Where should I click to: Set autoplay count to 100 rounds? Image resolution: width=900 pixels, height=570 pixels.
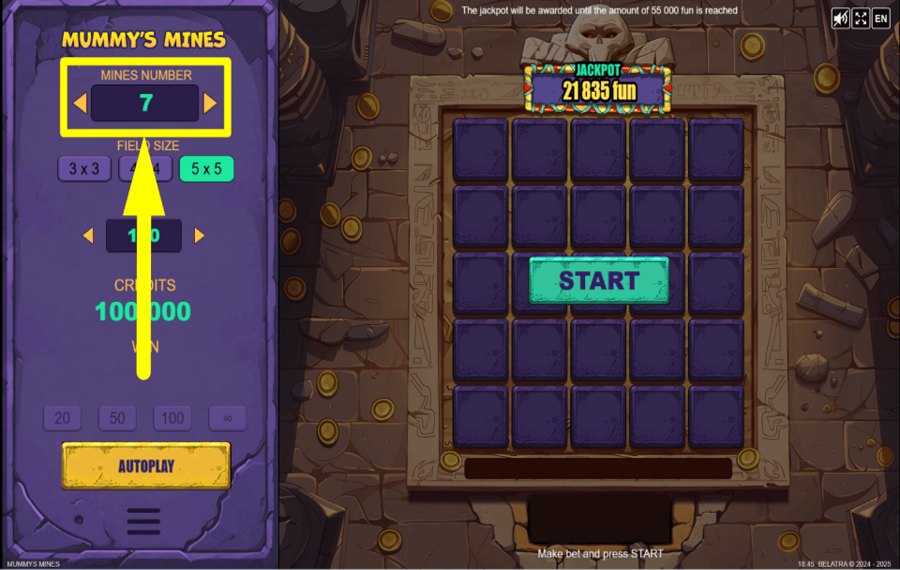172,418
